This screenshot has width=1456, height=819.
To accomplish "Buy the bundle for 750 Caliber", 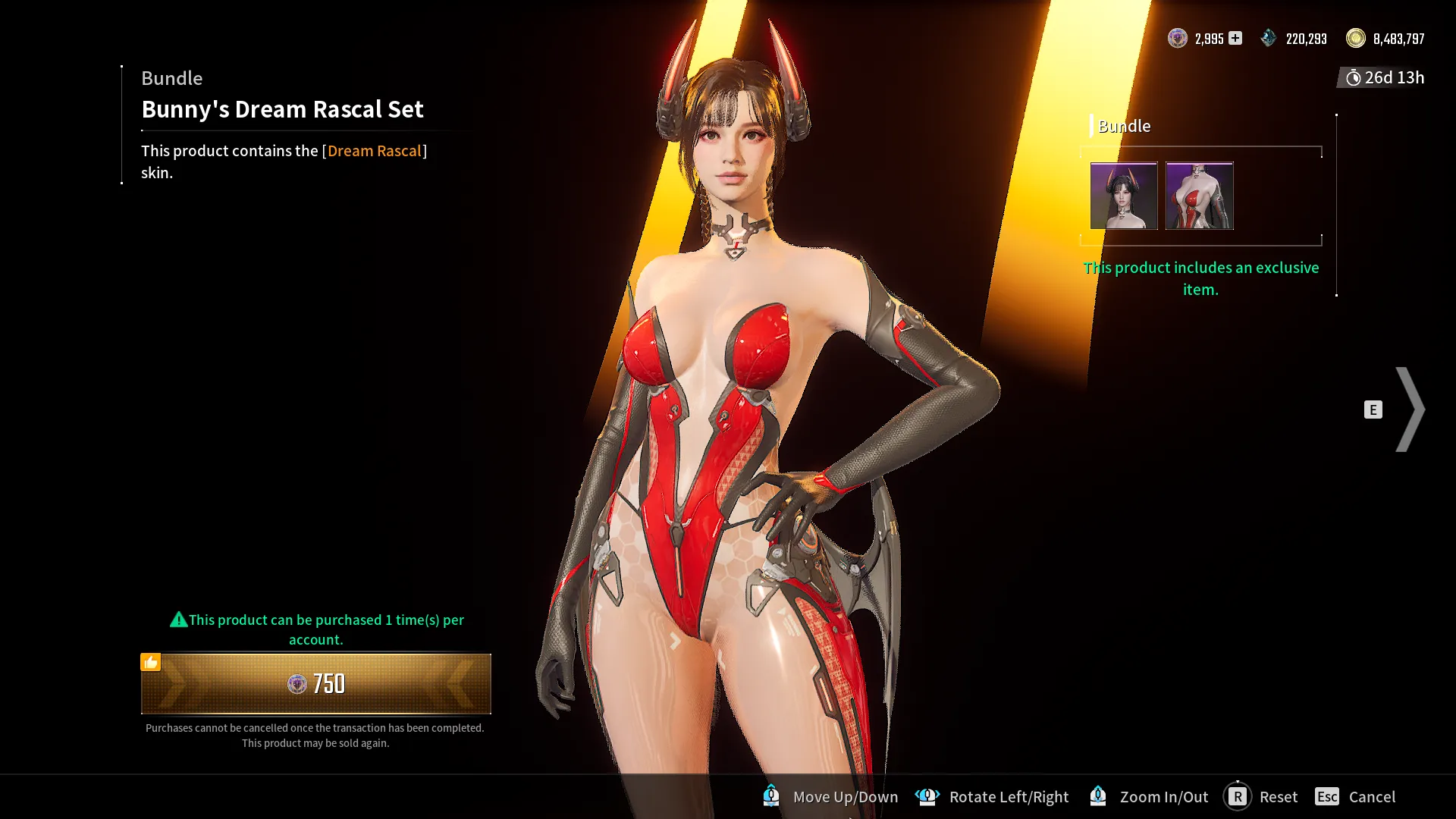I will pyautogui.click(x=315, y=684).
